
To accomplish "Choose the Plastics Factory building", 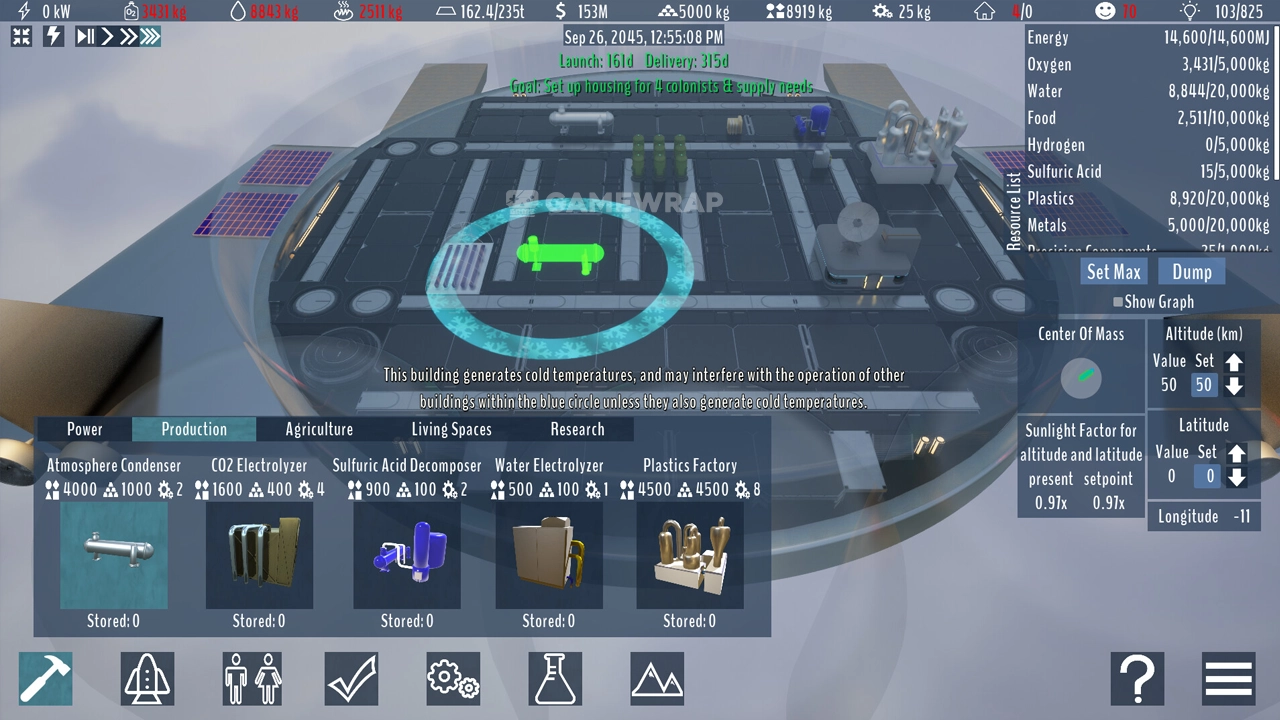I will tap(690, 555).
